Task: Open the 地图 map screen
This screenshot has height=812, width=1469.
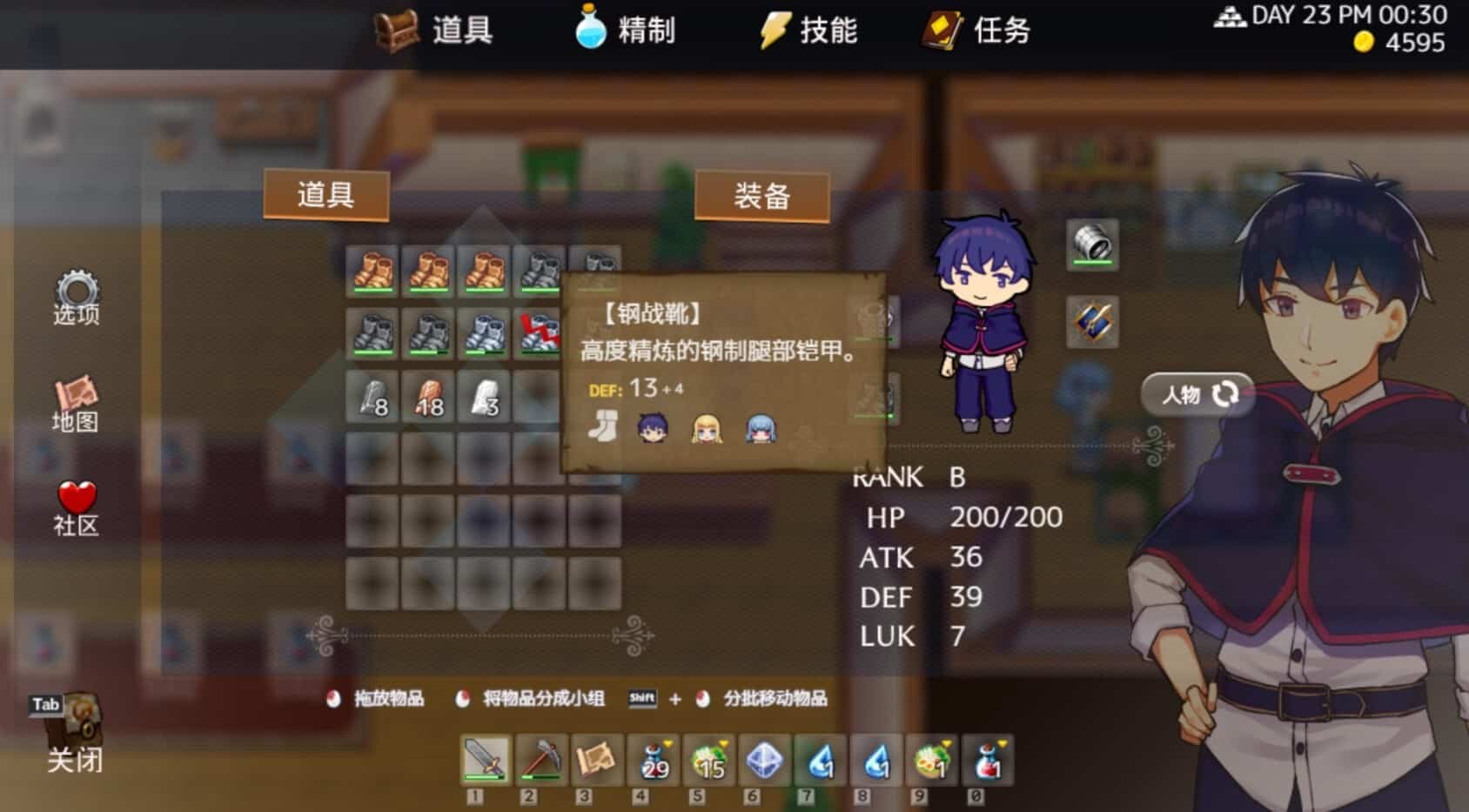Action: (76, 405)
